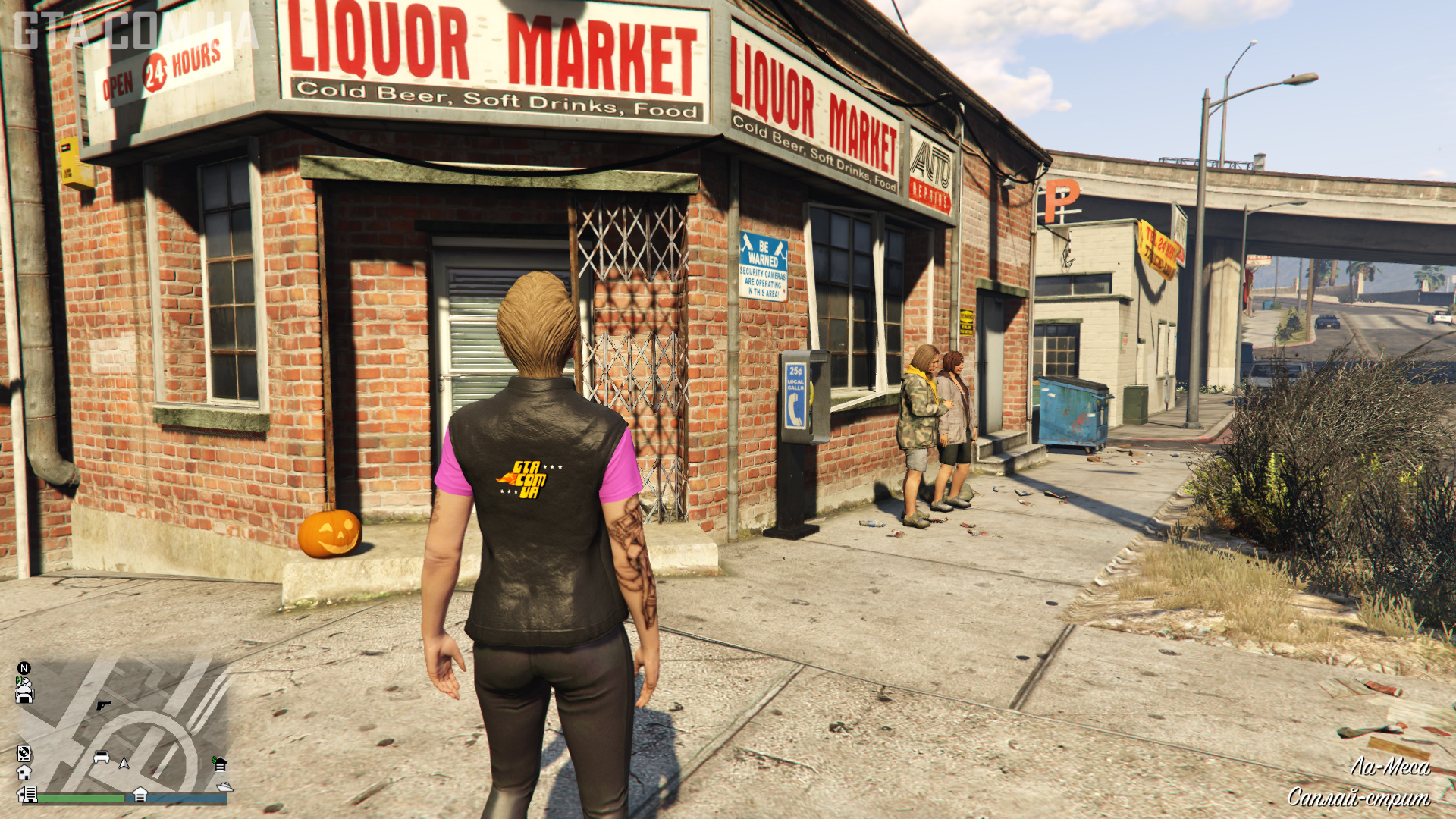Click the house with warehouse blip
Image resolution: width=1456 pixels, height=819 pixels.
(27, 794)
